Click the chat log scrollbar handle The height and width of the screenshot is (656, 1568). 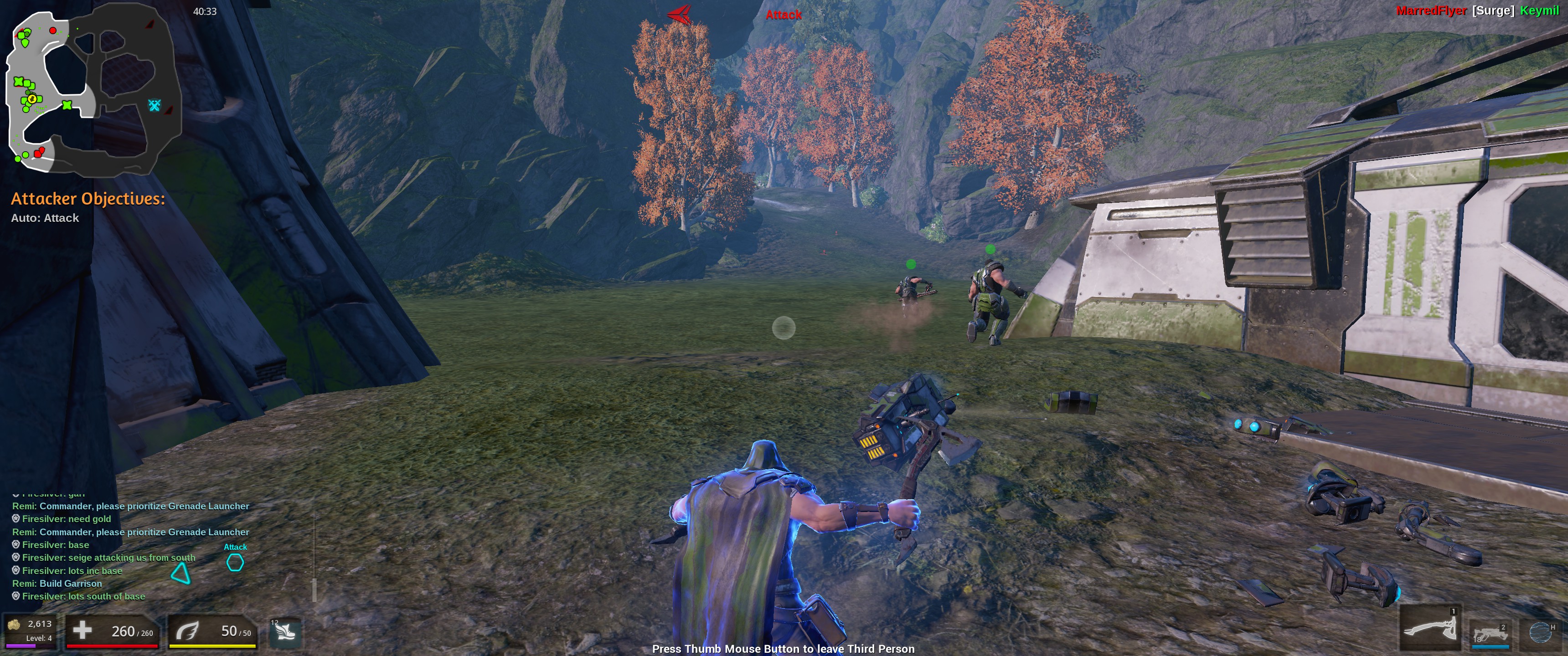click(x=314, y=589)
